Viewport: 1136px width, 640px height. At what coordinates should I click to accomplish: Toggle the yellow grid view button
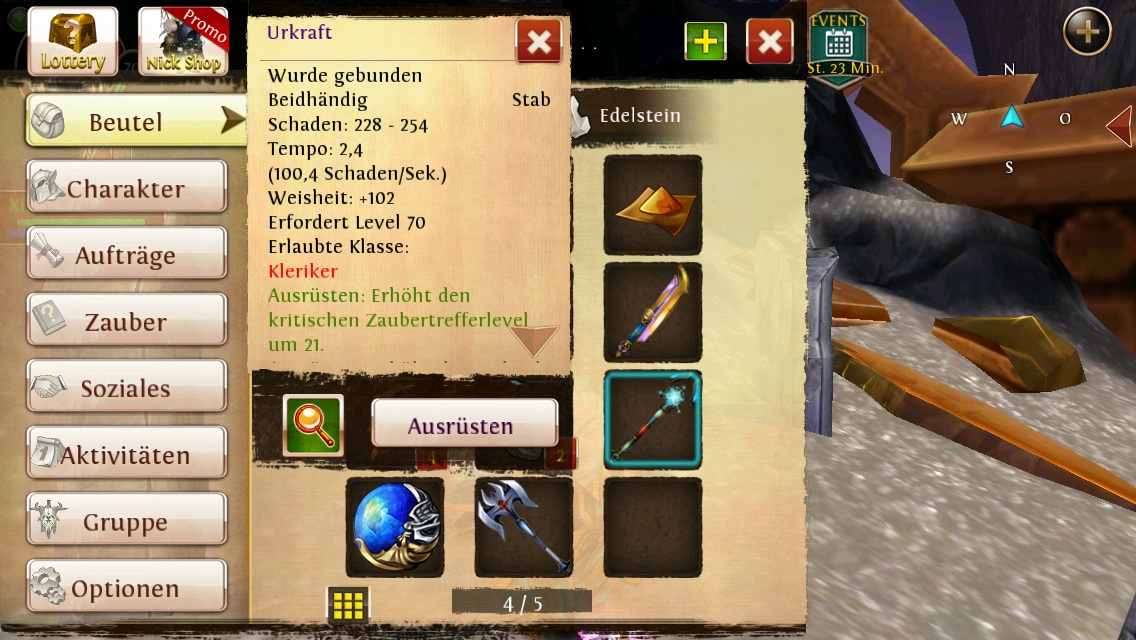point(348,605)
